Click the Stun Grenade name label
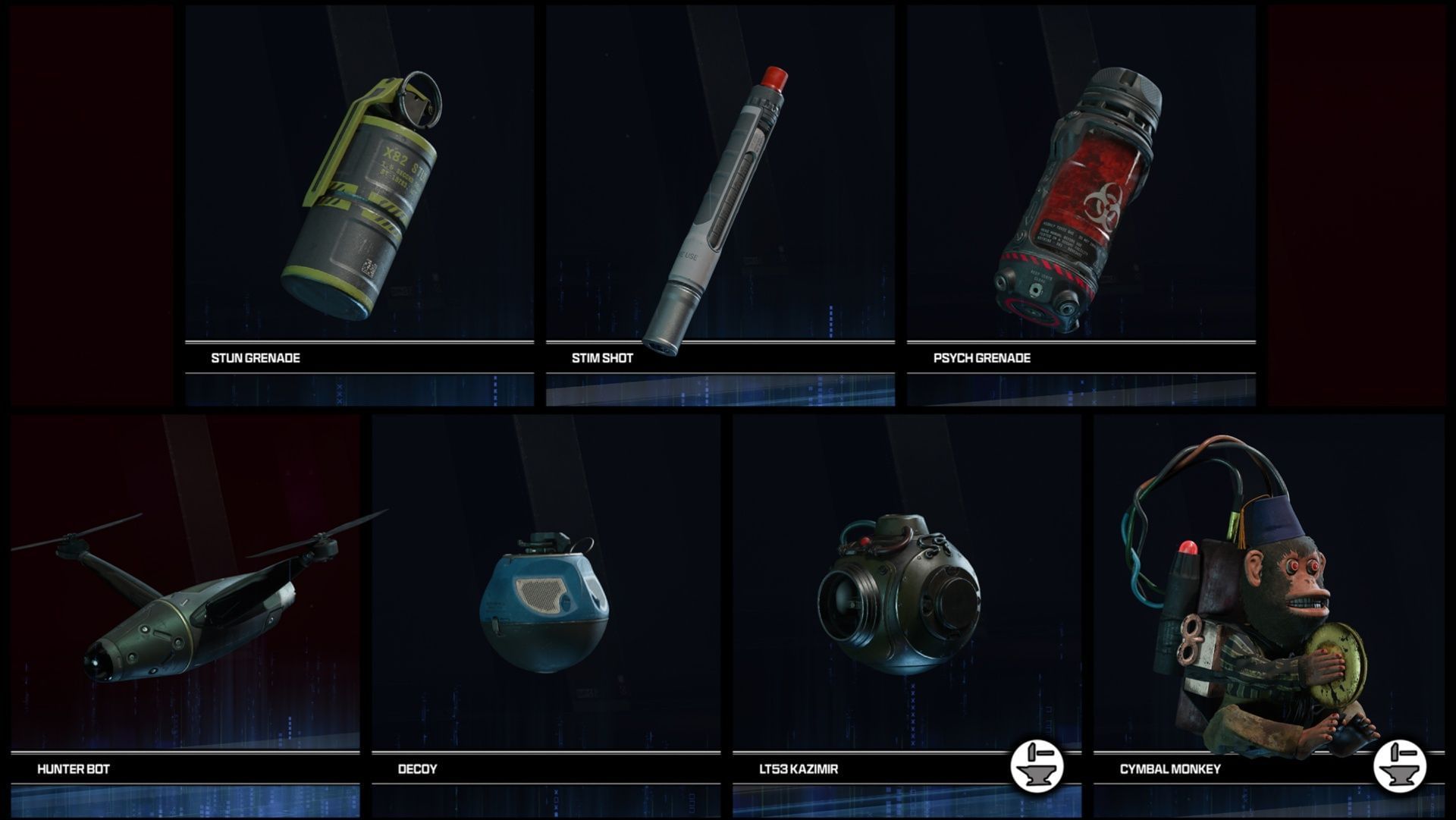Viewport: 1456px width, 820px height. click(x=256, y=358)
